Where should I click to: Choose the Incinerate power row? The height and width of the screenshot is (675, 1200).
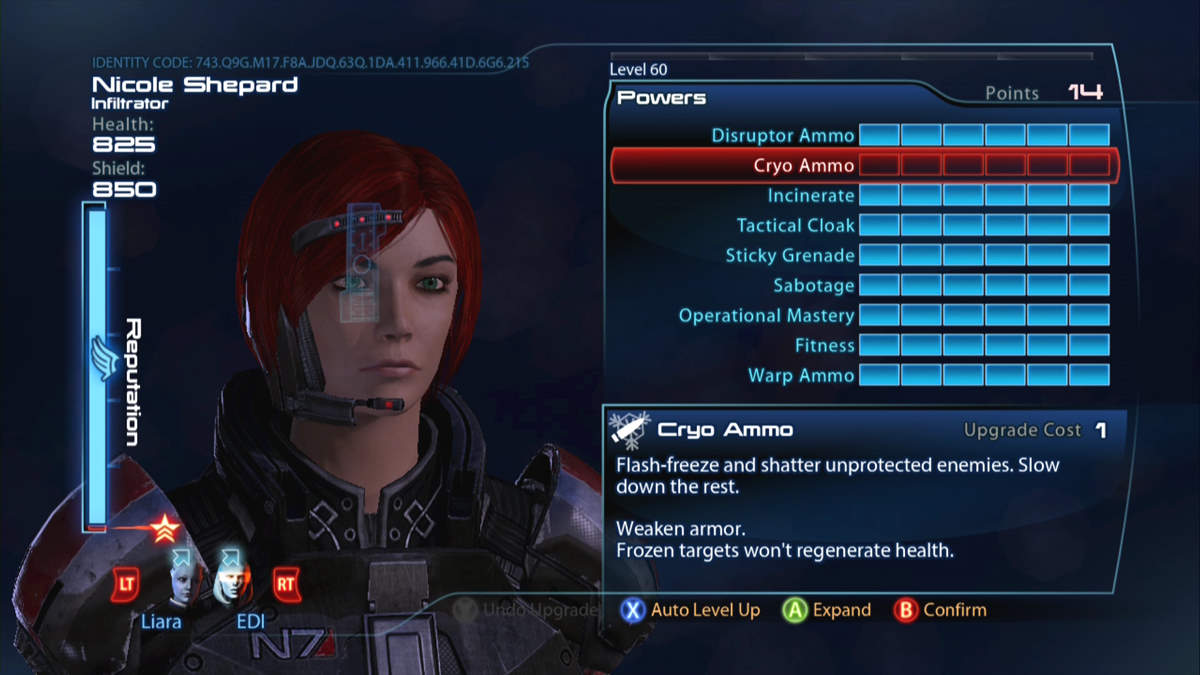coord(811,195)
